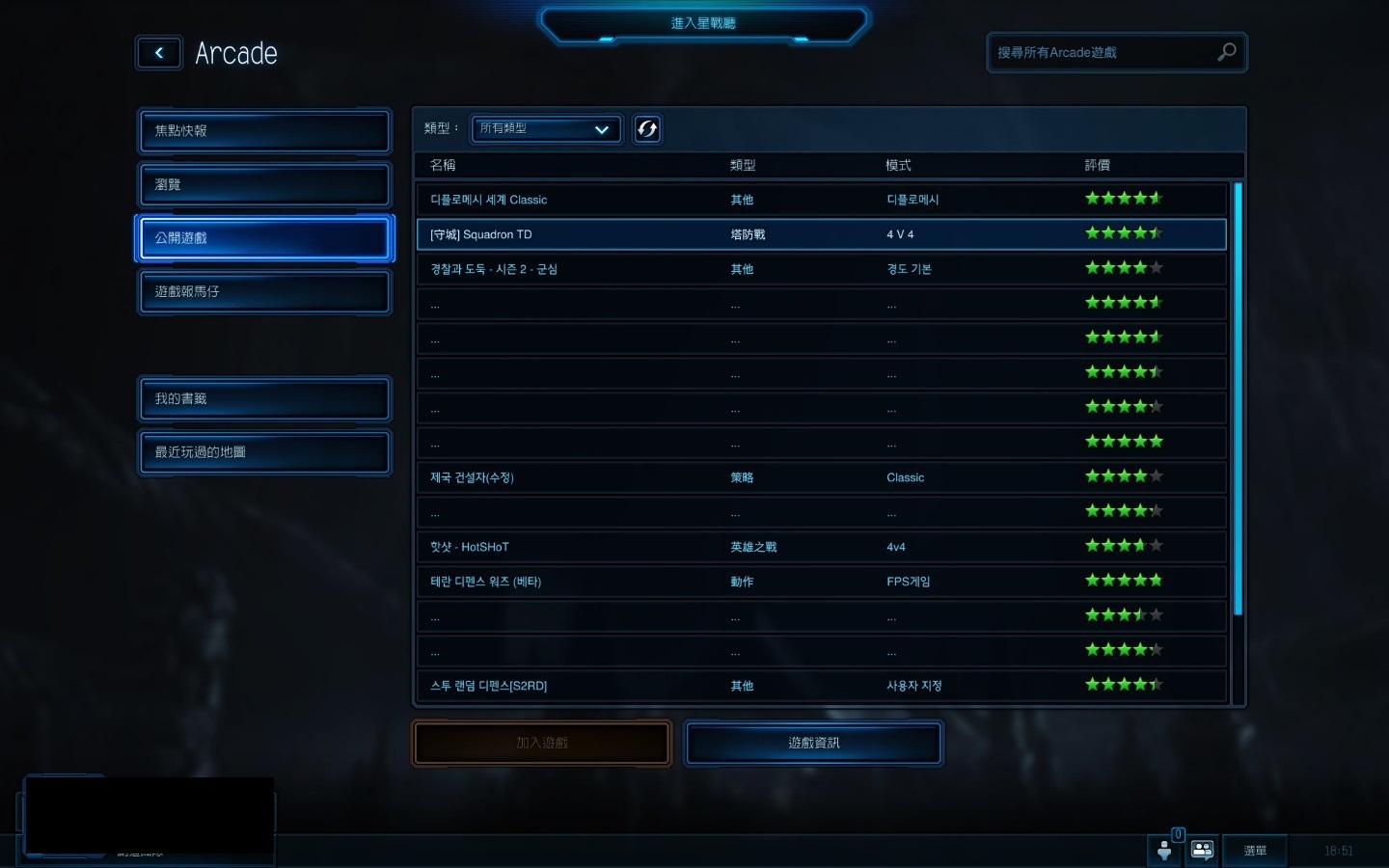Viewport: 1389px width, 868px height.
Task: Select the 핫샷 - HotSHoT game row
Action: pyautogui.click(x=820, y=547)
